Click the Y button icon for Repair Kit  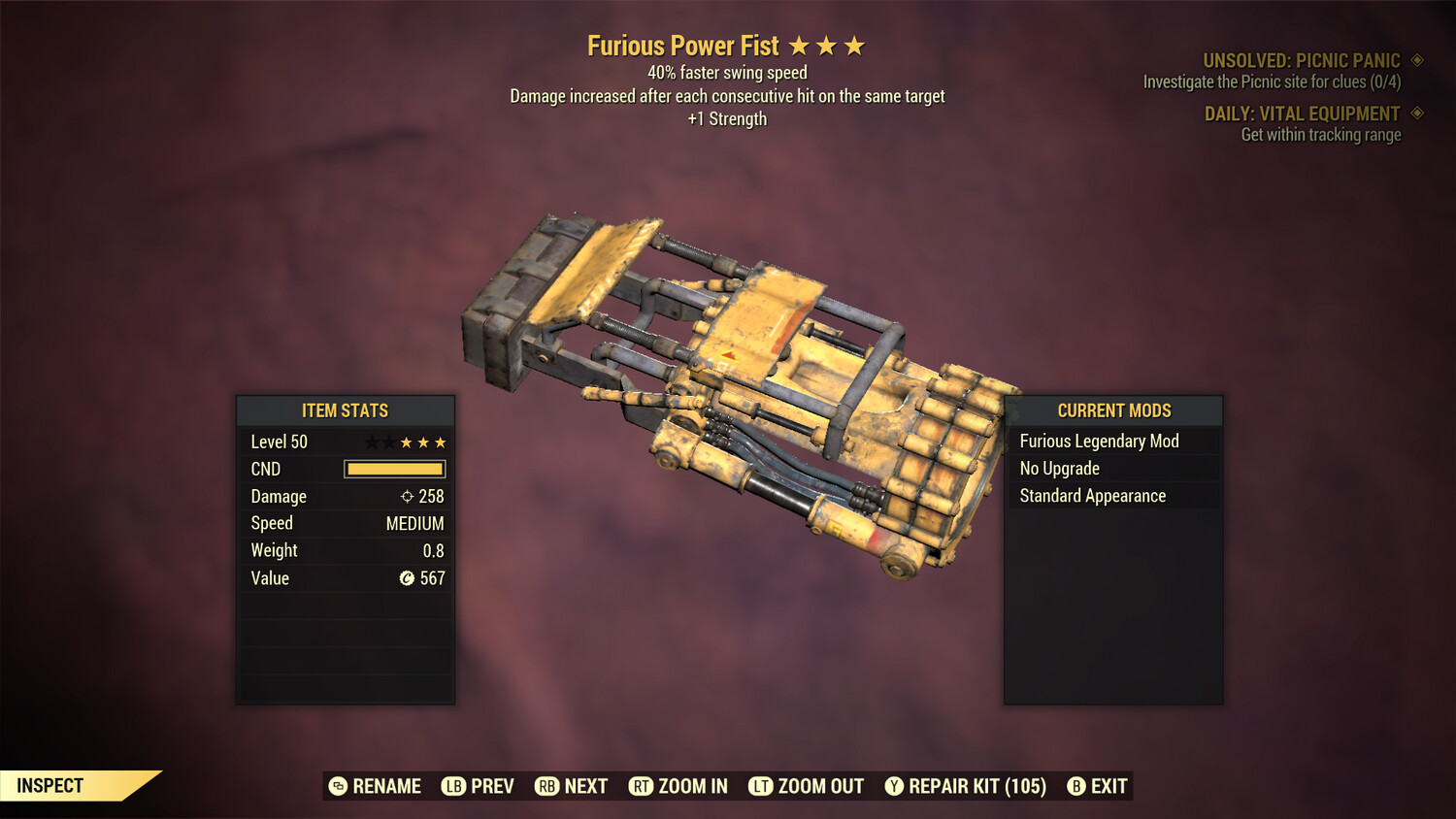tap(894, 786)
